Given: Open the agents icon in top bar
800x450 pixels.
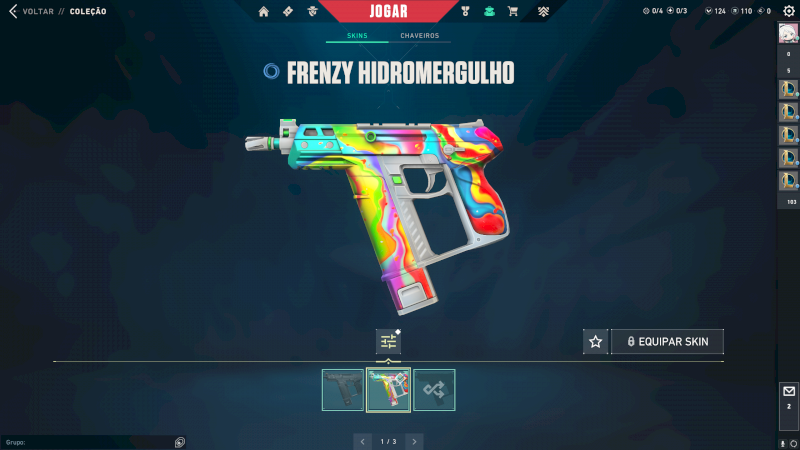Looking at the screenshot, I should click(x=313, y=12).
